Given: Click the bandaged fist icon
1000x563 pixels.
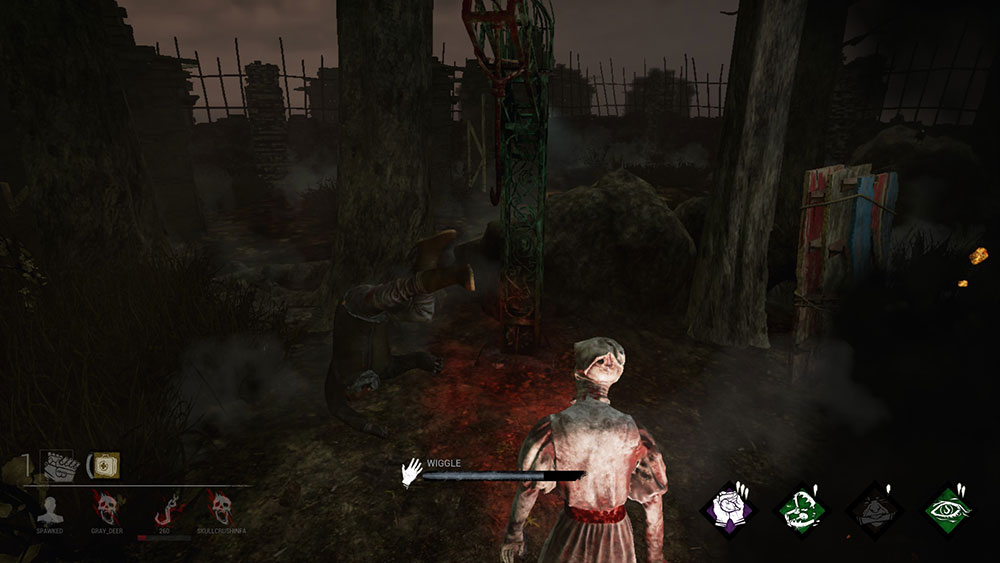Looking at the screenshot, I should tap(58, 465).
